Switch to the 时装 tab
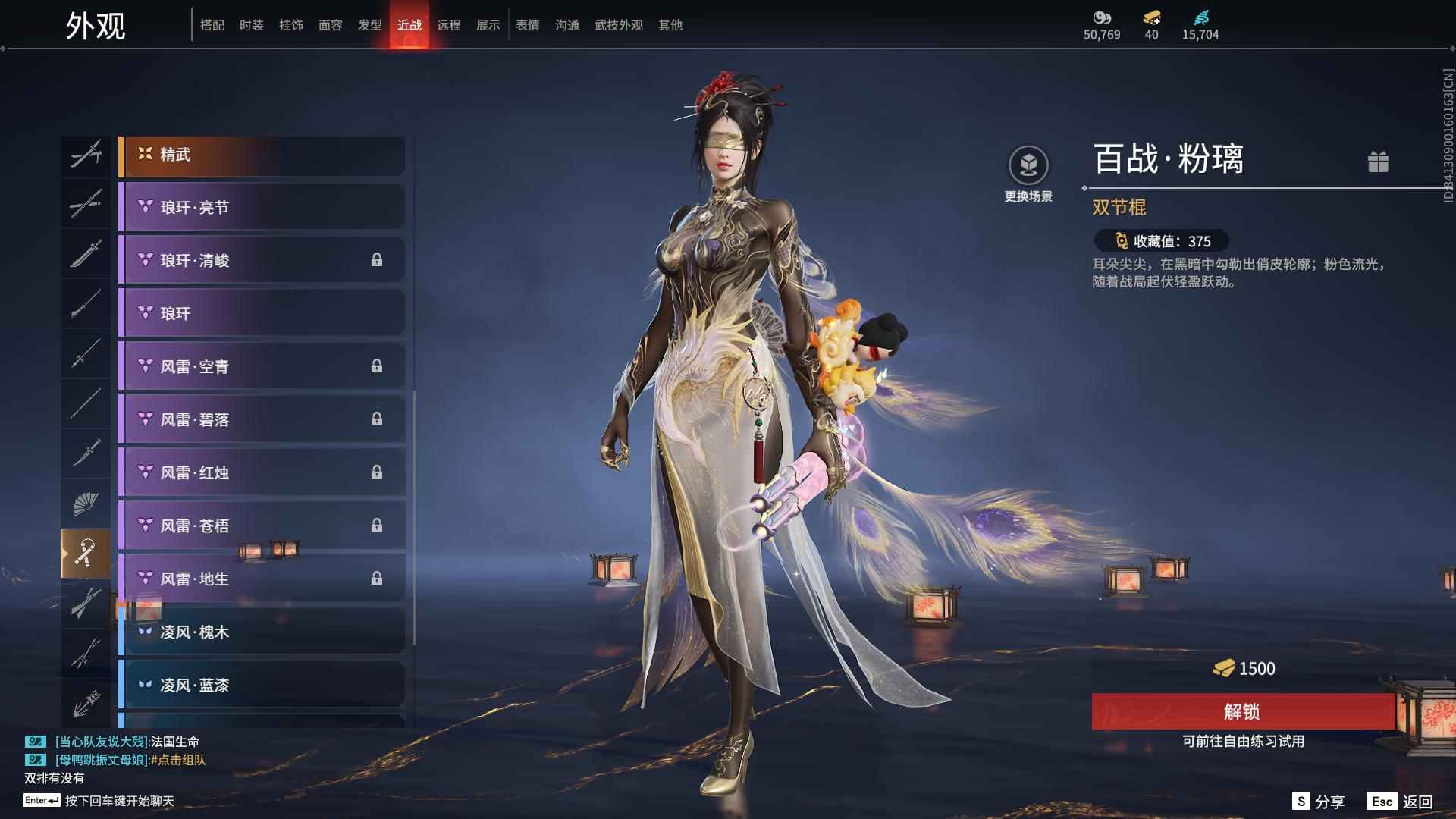1456x819 pixels. coord(251,25)
